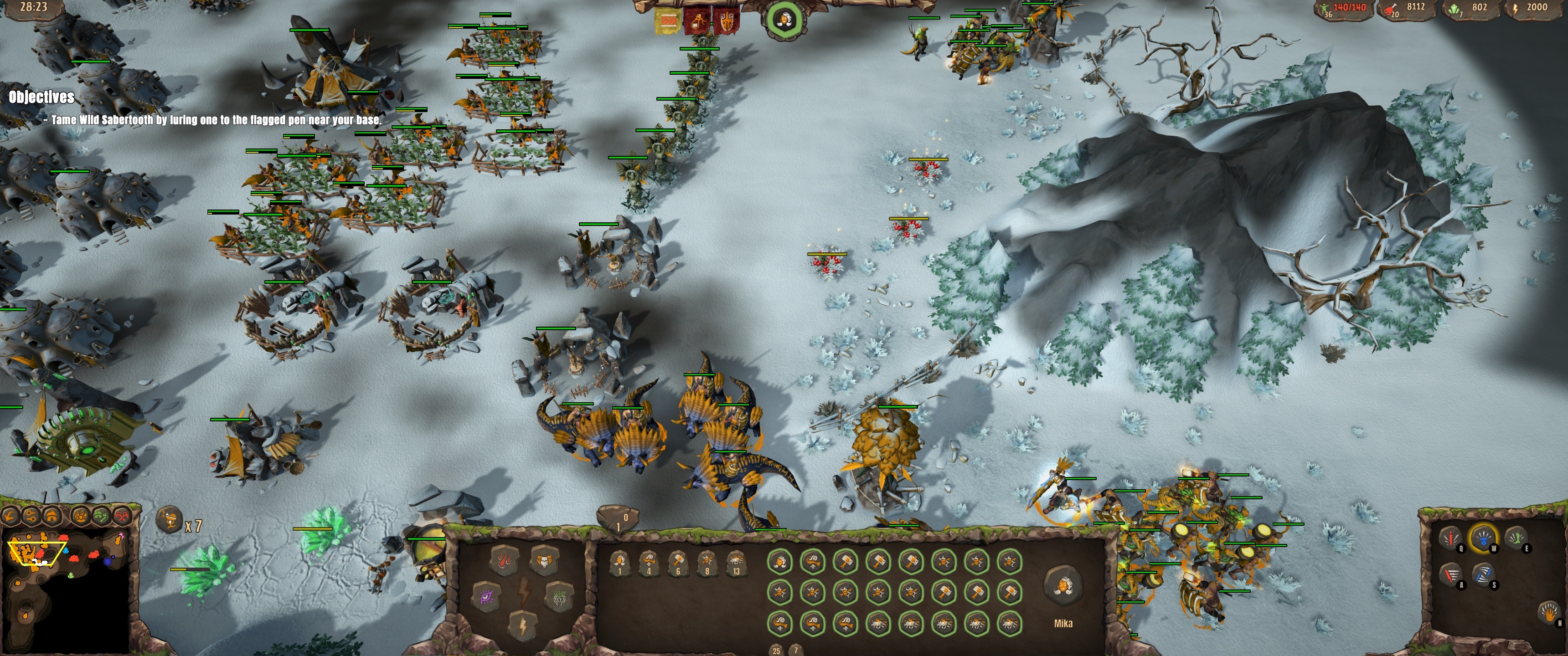
Task: Activate the crossed blue daggers patrol command
Action: [x=1484, y=576]
